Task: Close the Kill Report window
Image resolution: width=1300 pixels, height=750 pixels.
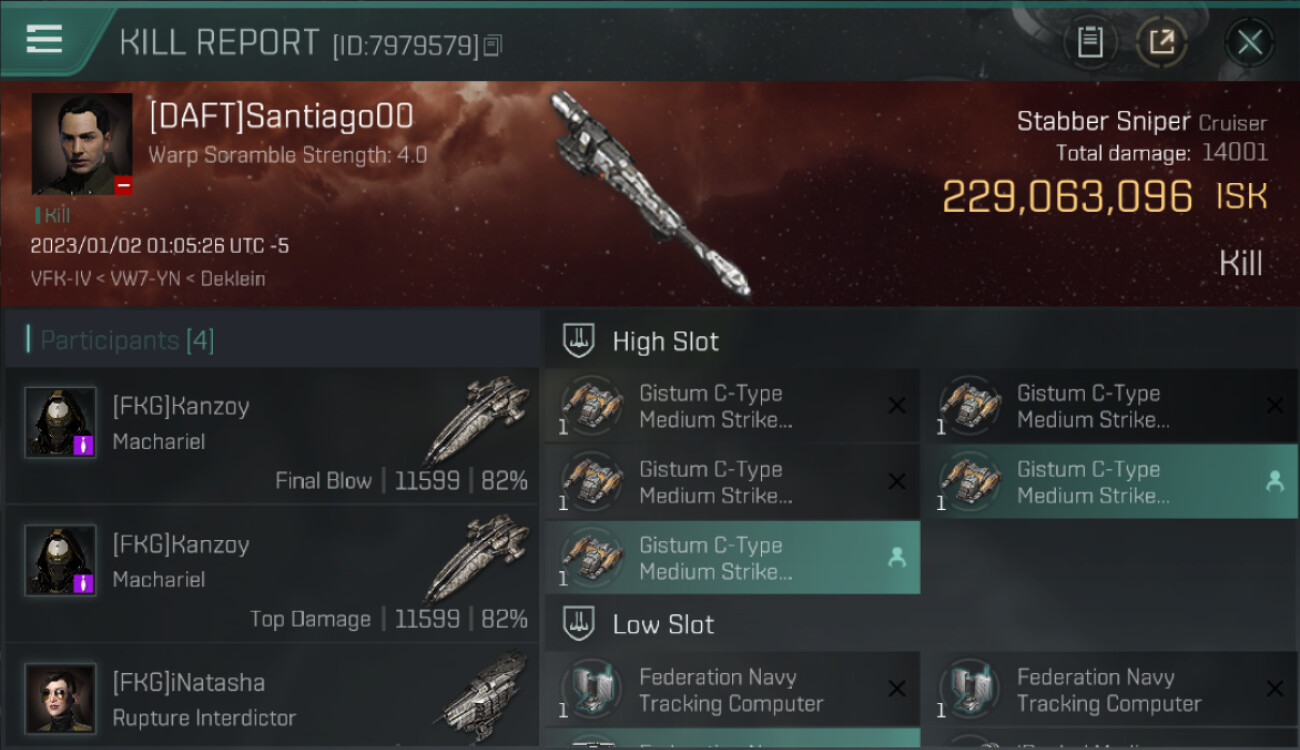Action: 1249,42
